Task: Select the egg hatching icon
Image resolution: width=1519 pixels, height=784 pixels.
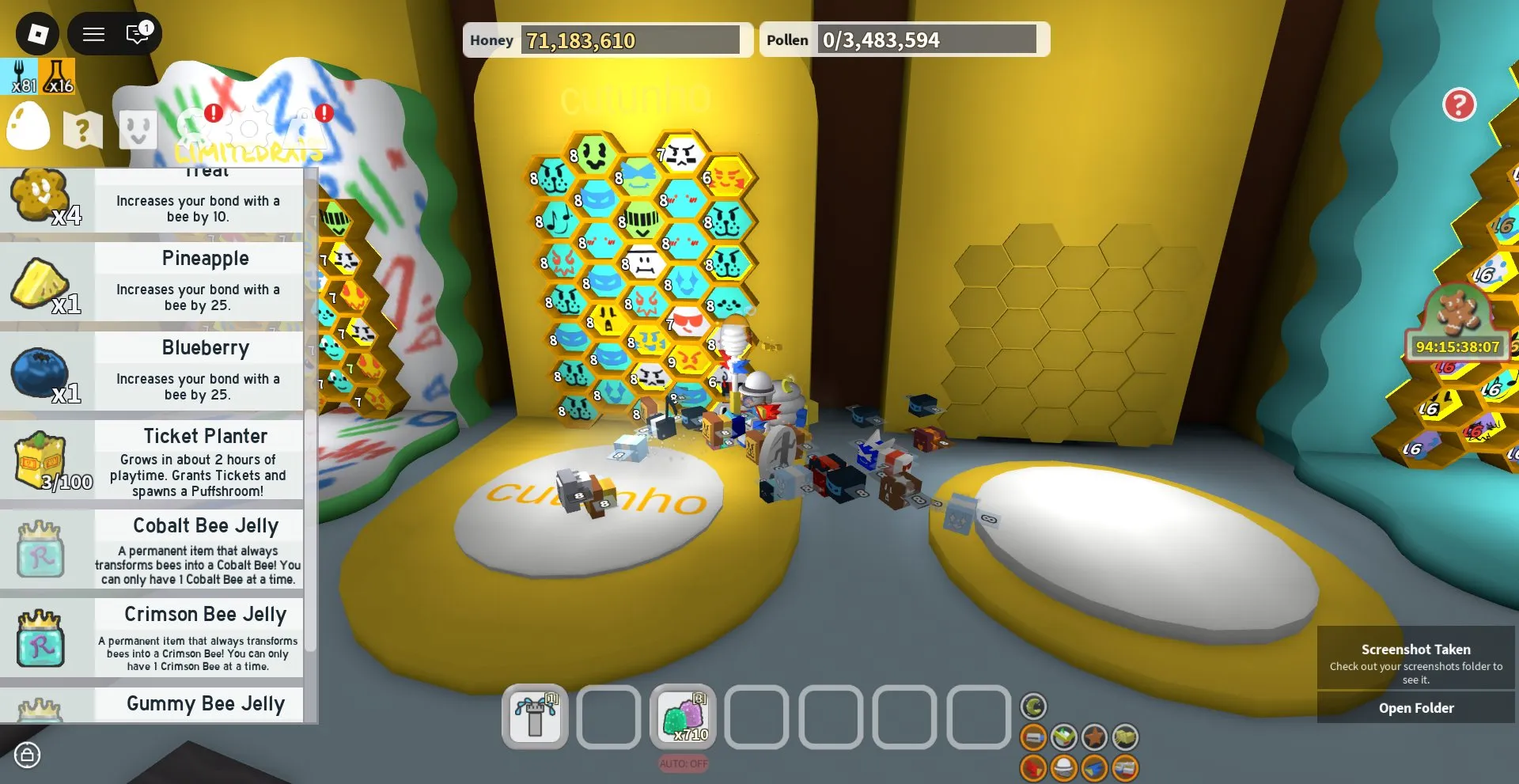Action: coord(28,127)
